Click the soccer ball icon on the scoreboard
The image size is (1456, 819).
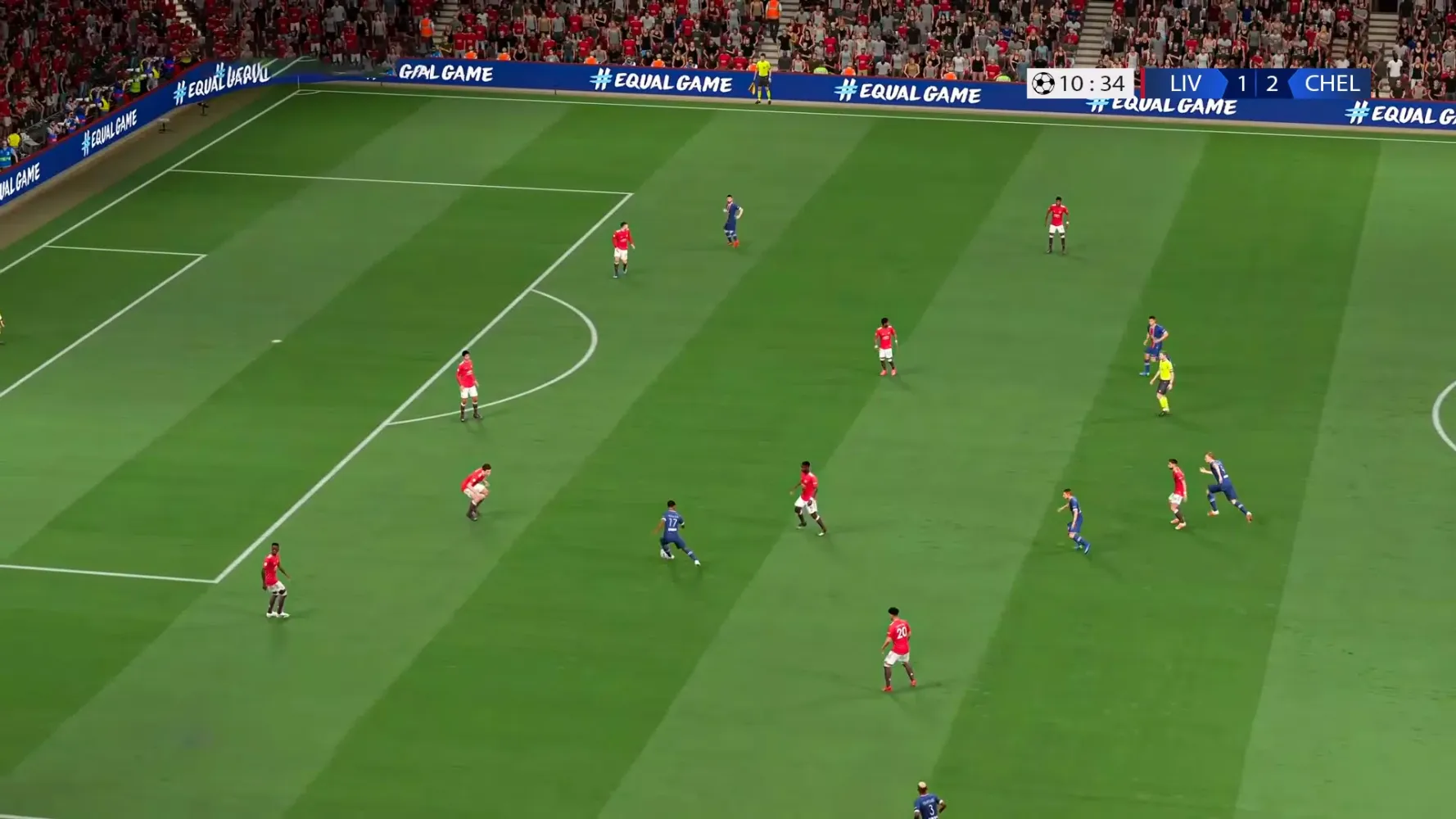1042,84
